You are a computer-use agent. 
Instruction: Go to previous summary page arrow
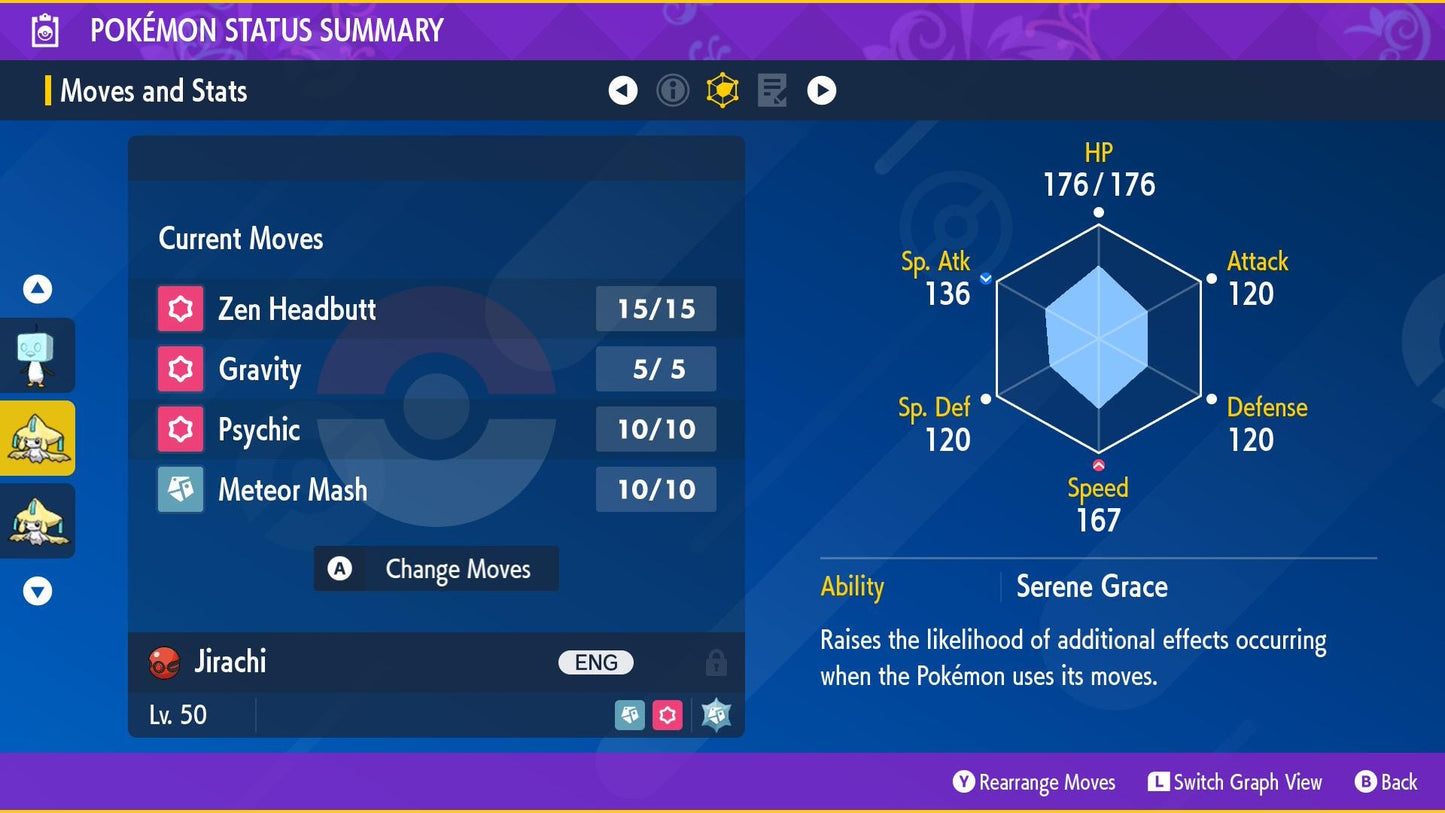(623, 91)
